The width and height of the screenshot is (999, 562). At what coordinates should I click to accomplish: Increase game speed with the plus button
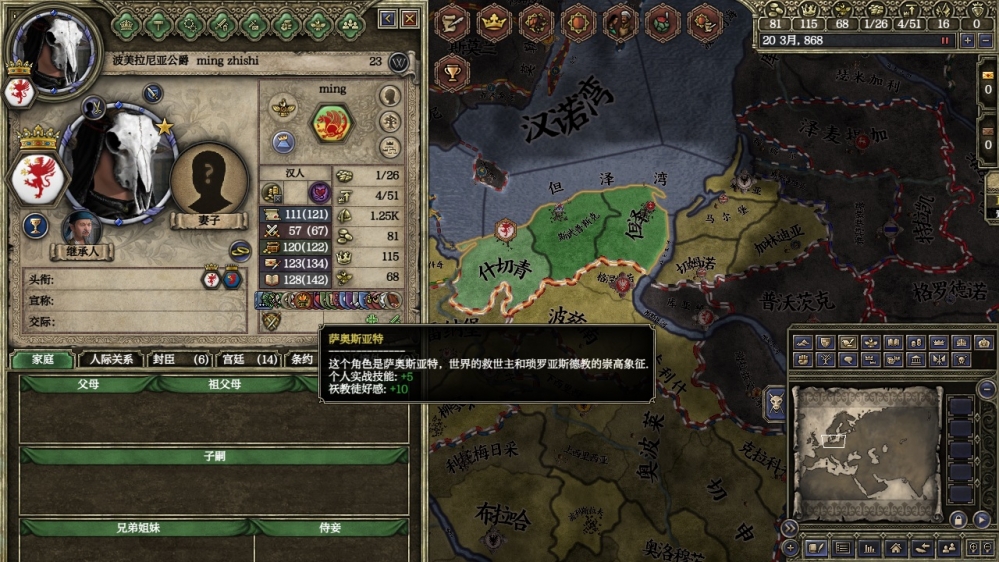pyautogui.click(x=966, y=41)
